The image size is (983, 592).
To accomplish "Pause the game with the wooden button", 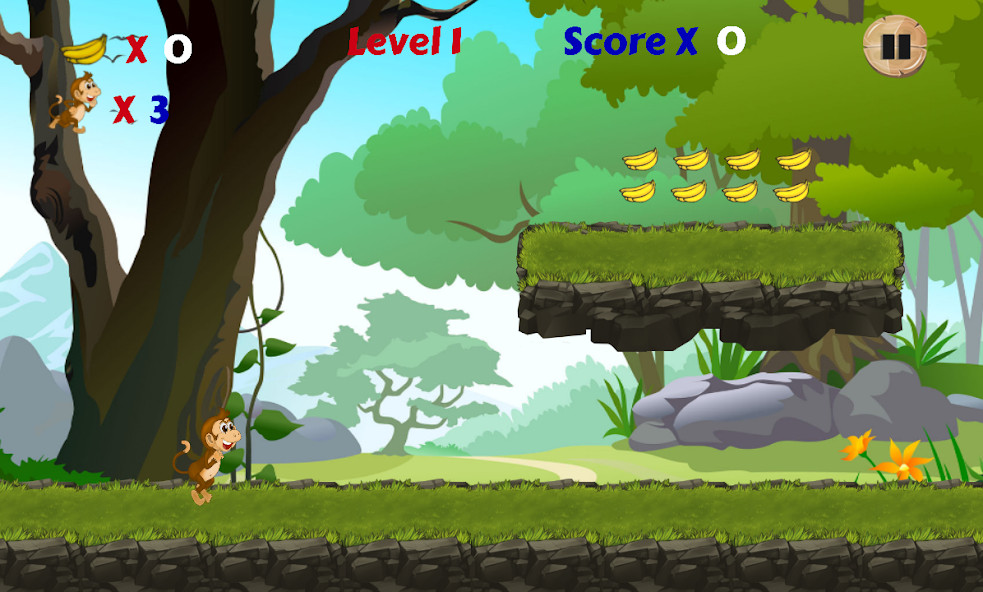I will [895, 46].
